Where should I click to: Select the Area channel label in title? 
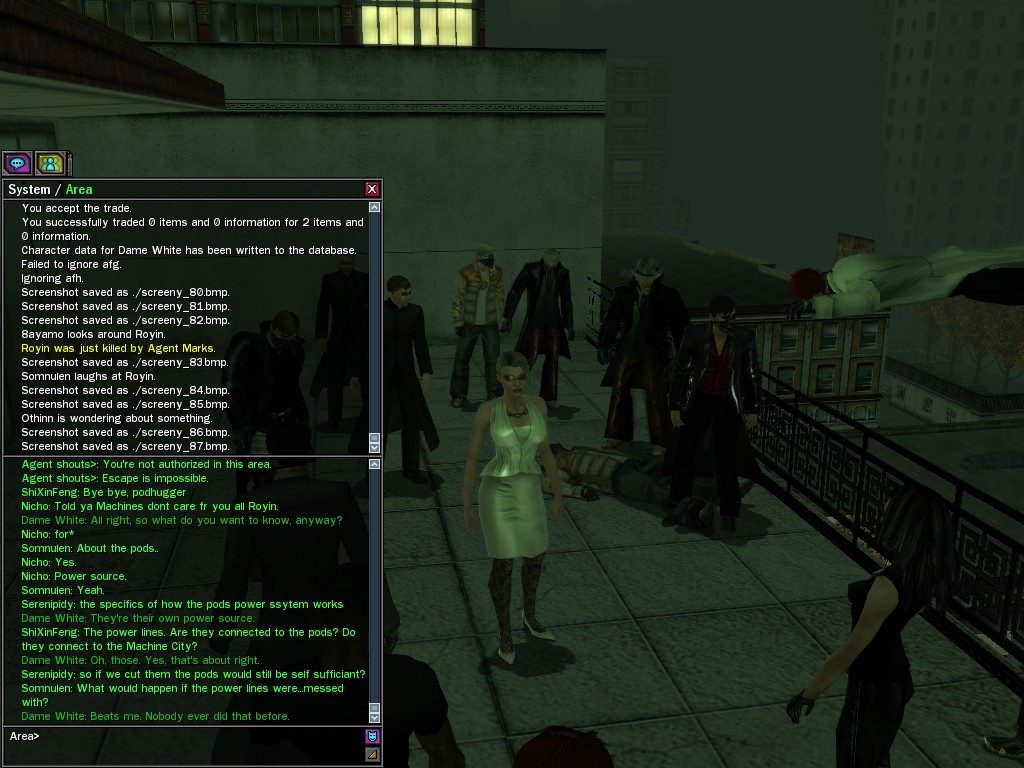point(79,190)
